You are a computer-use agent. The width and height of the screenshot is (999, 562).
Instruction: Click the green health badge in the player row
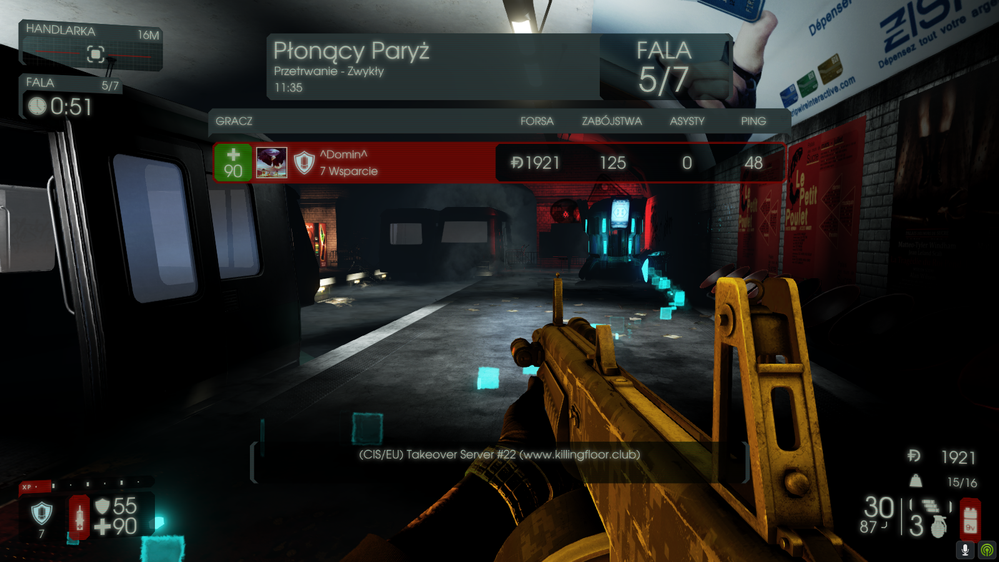click(233, 163)
